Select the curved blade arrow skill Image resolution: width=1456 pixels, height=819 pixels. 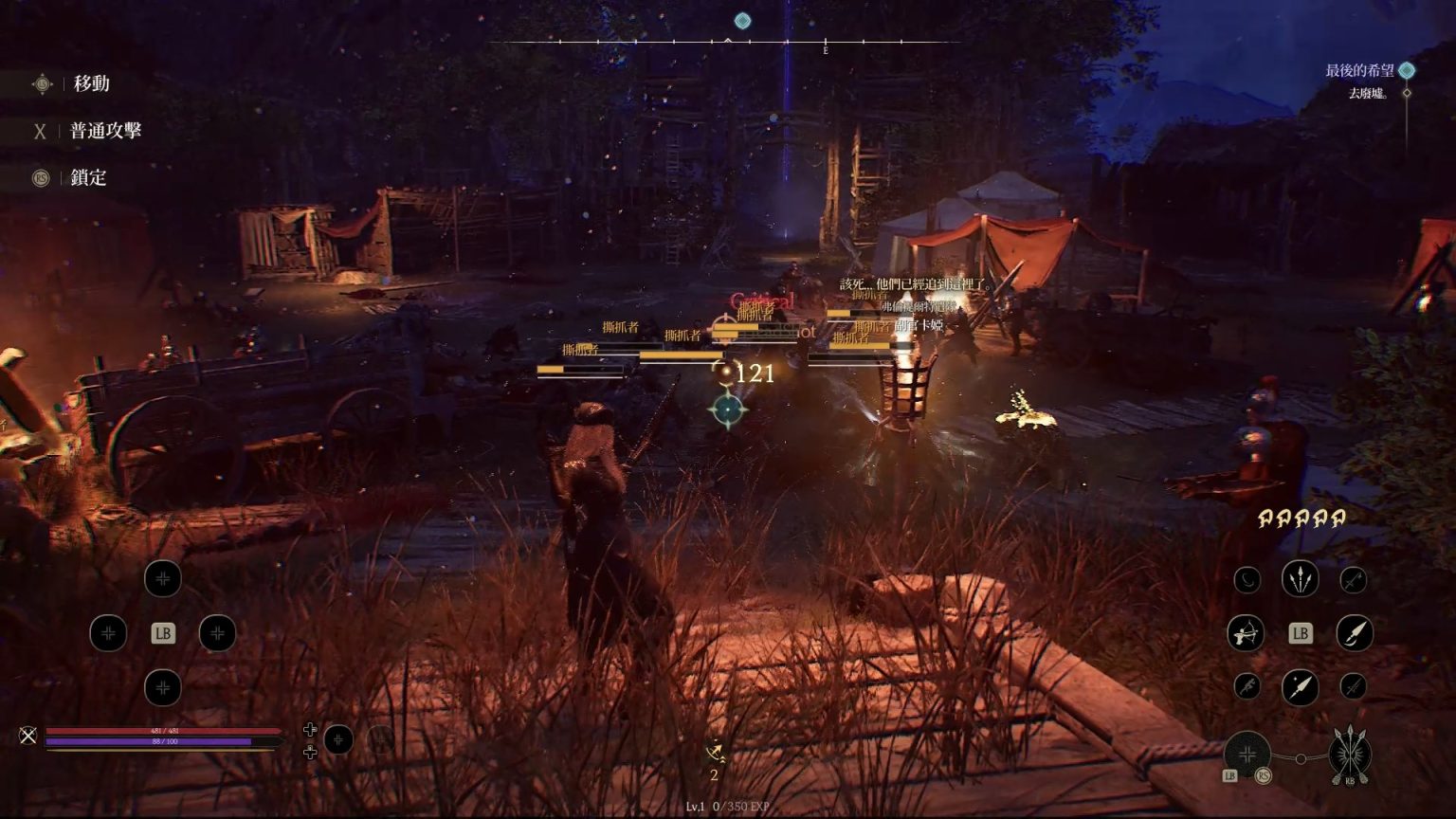point(1355,633)
